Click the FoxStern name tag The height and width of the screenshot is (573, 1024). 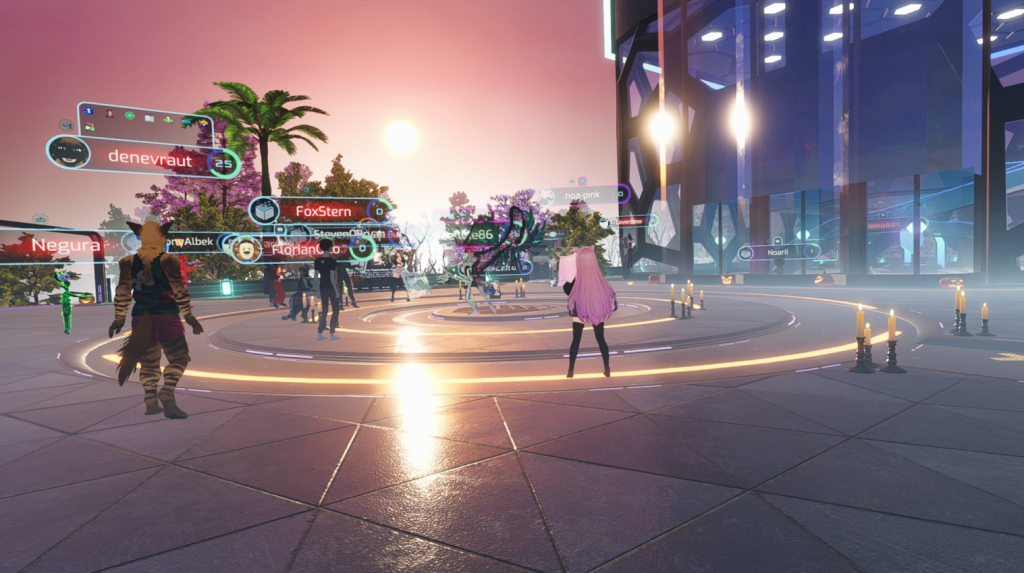click(323, 211)
